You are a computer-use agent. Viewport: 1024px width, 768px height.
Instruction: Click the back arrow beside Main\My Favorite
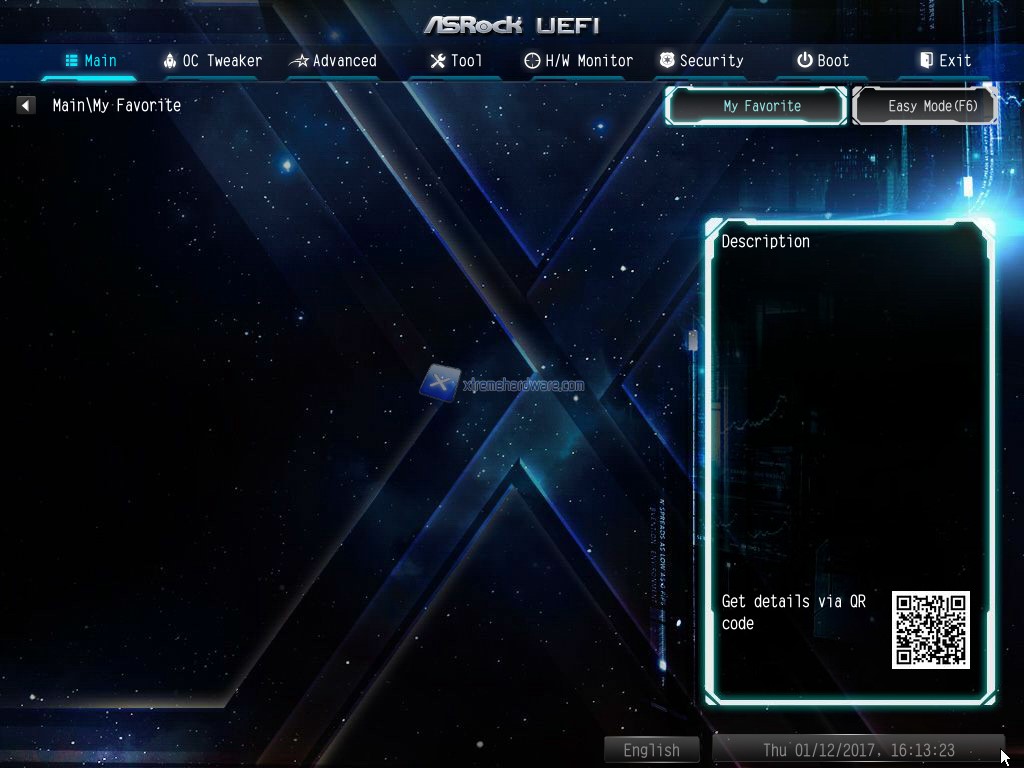[x=26, y=105]
